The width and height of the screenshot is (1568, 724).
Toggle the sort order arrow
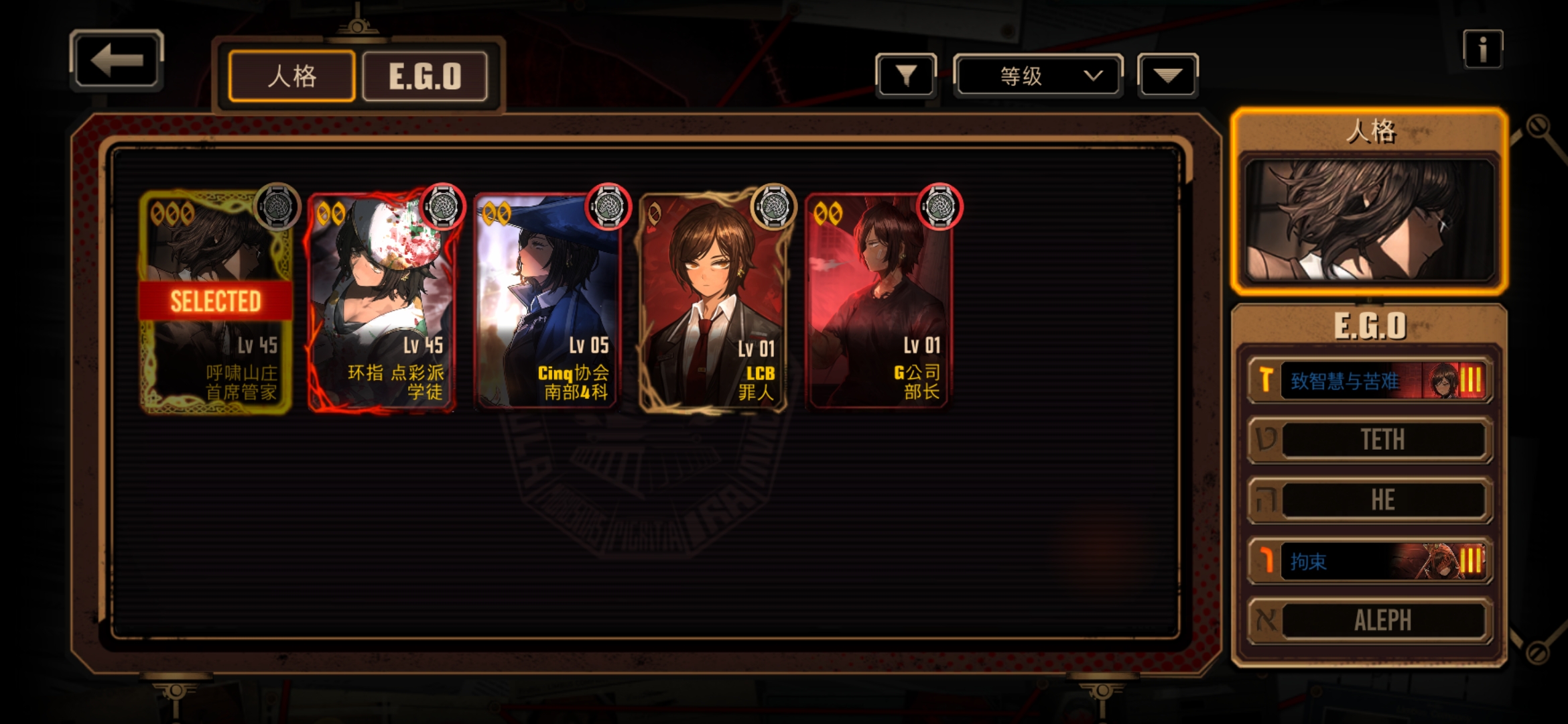(x=1167, y=76)
